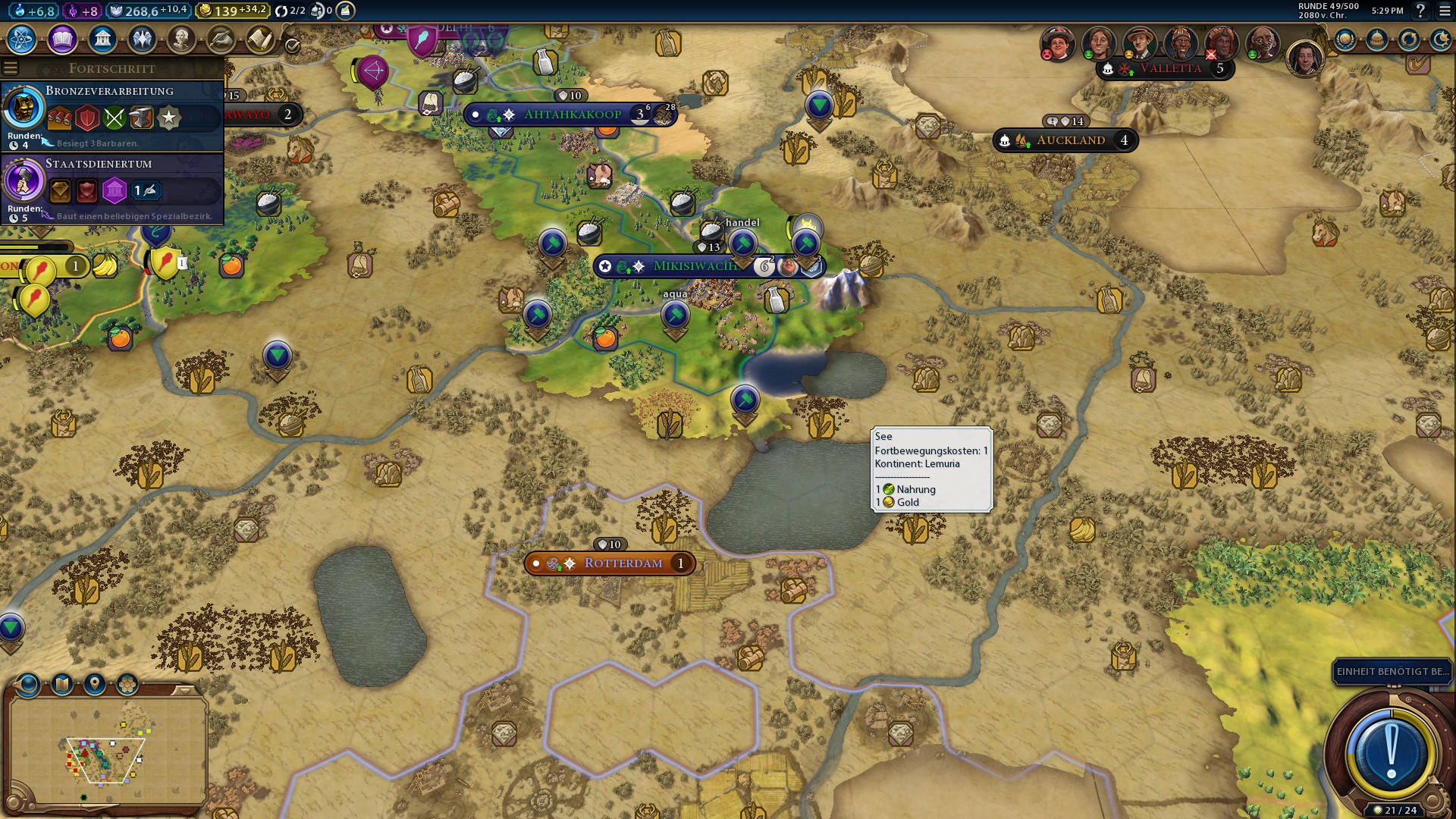1456x819 pixels.
Task: Toggle the minimap map pin button
Action: click(x=95, y=685)
